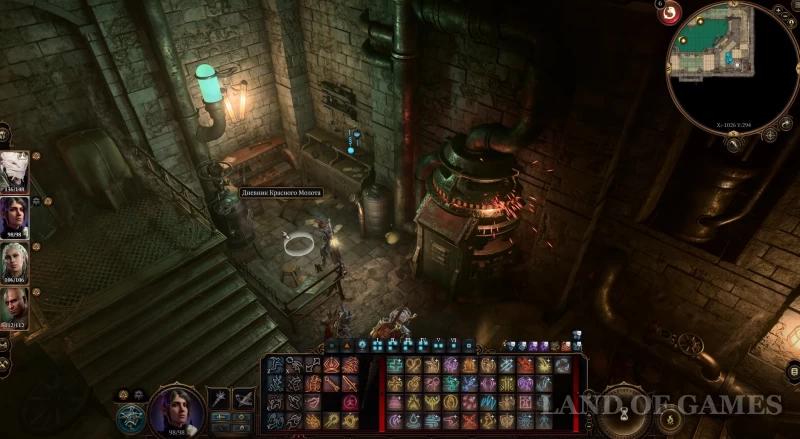Click the red swirl icon beside the minimap

[x=672, y=12]
